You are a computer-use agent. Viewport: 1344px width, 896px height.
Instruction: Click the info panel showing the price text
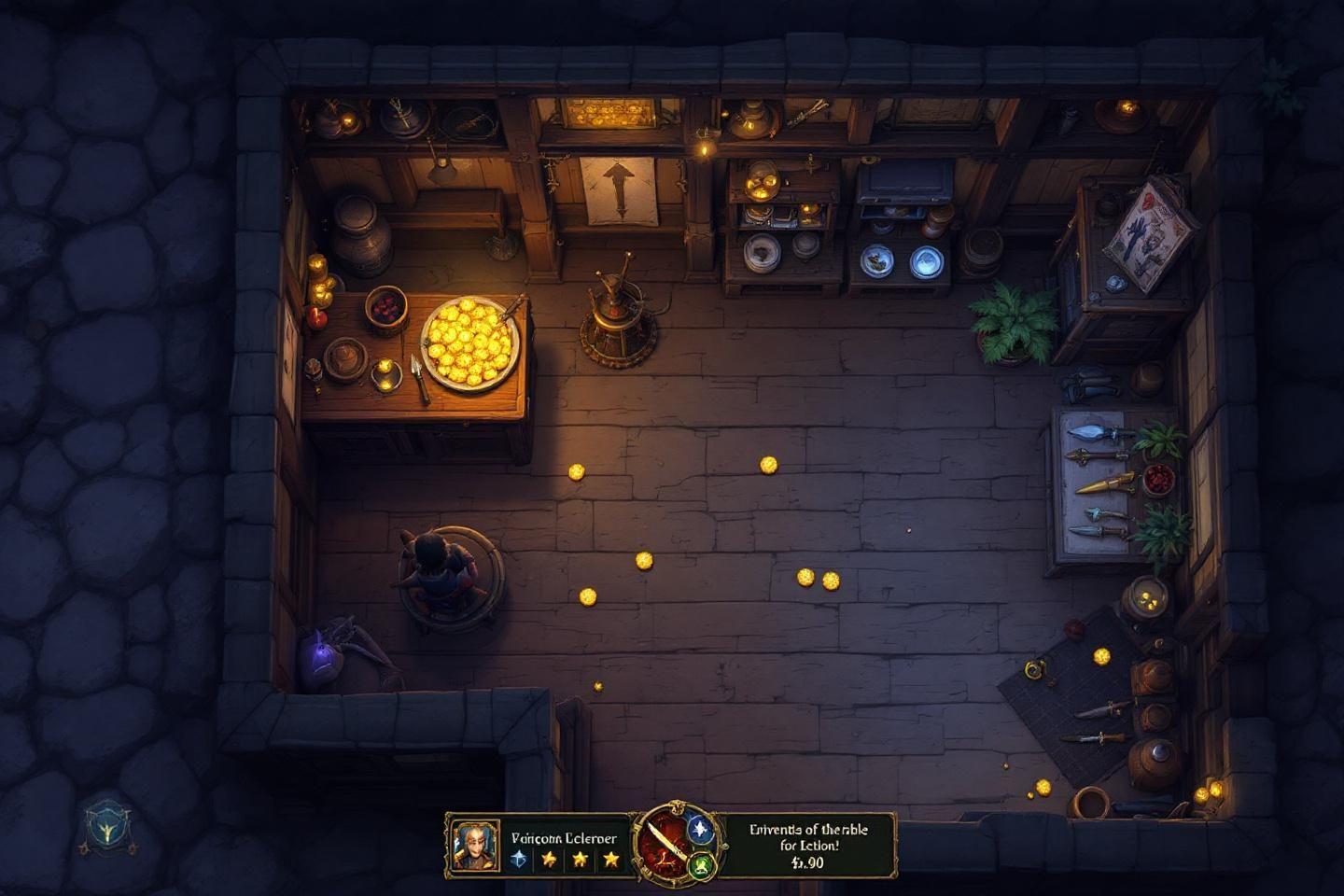808,845
